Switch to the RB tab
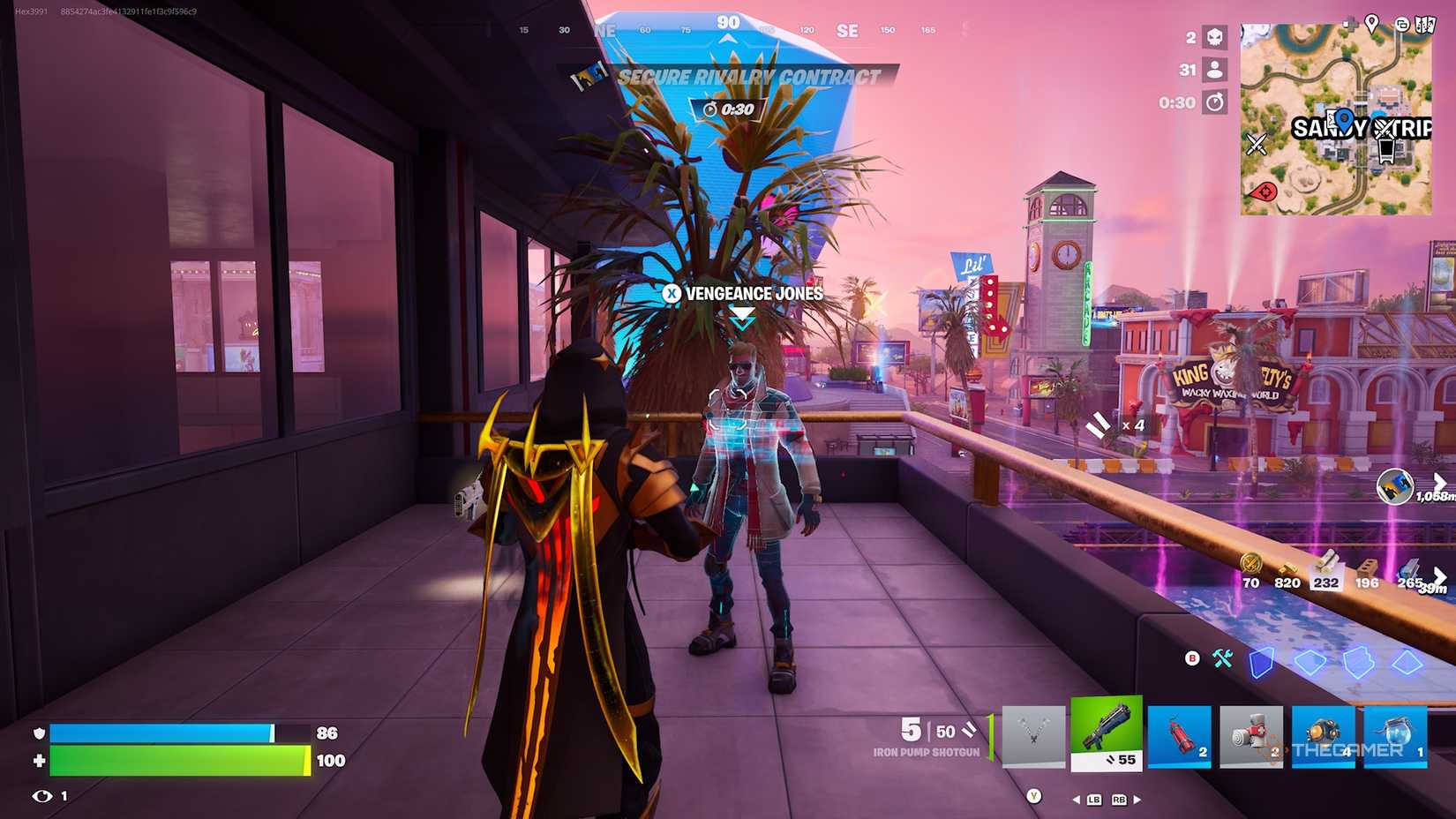This screenshot has width=1456, height=819. (x=1119, y=798)
